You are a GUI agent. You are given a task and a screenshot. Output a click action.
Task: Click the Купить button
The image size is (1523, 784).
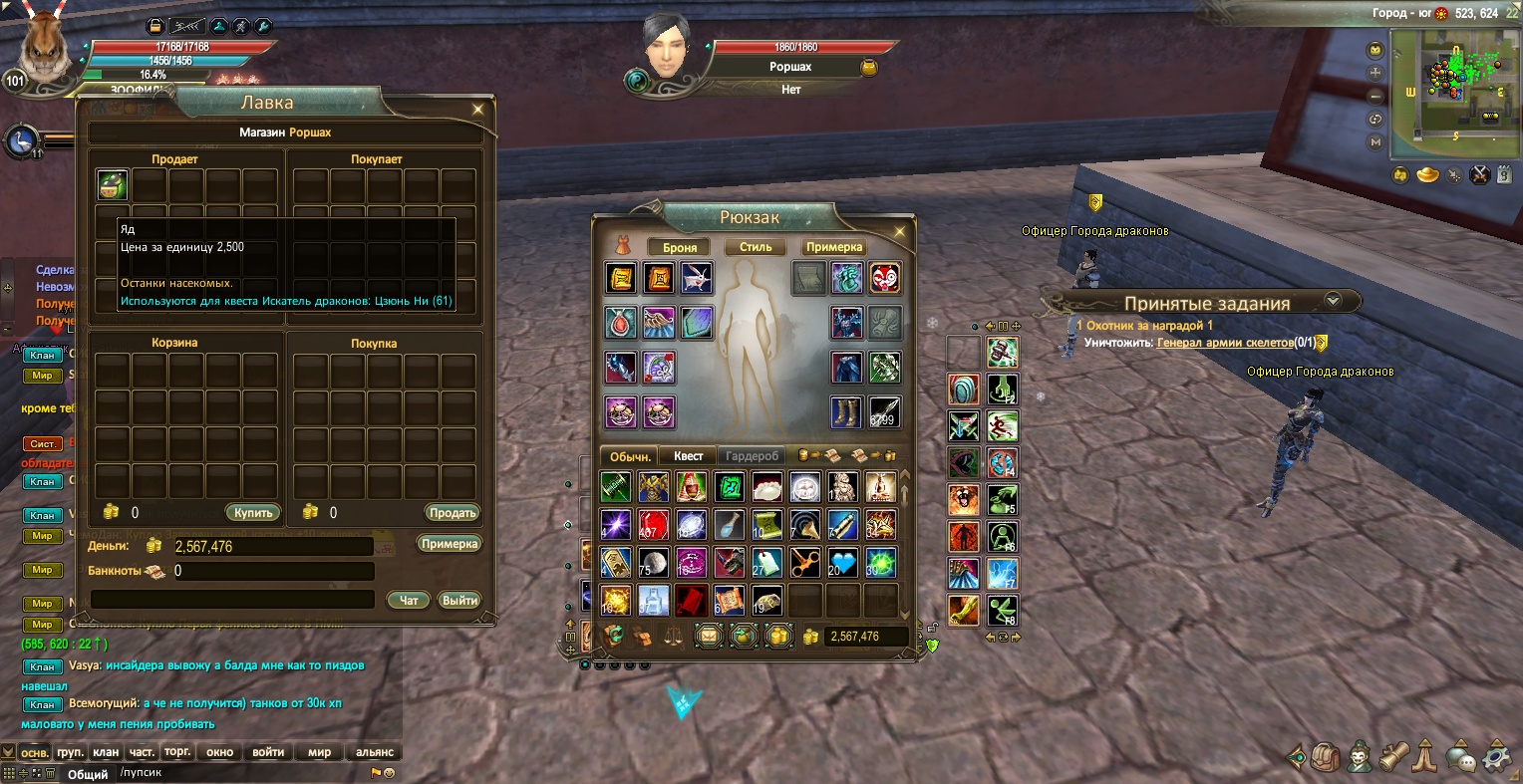[253, 513]
